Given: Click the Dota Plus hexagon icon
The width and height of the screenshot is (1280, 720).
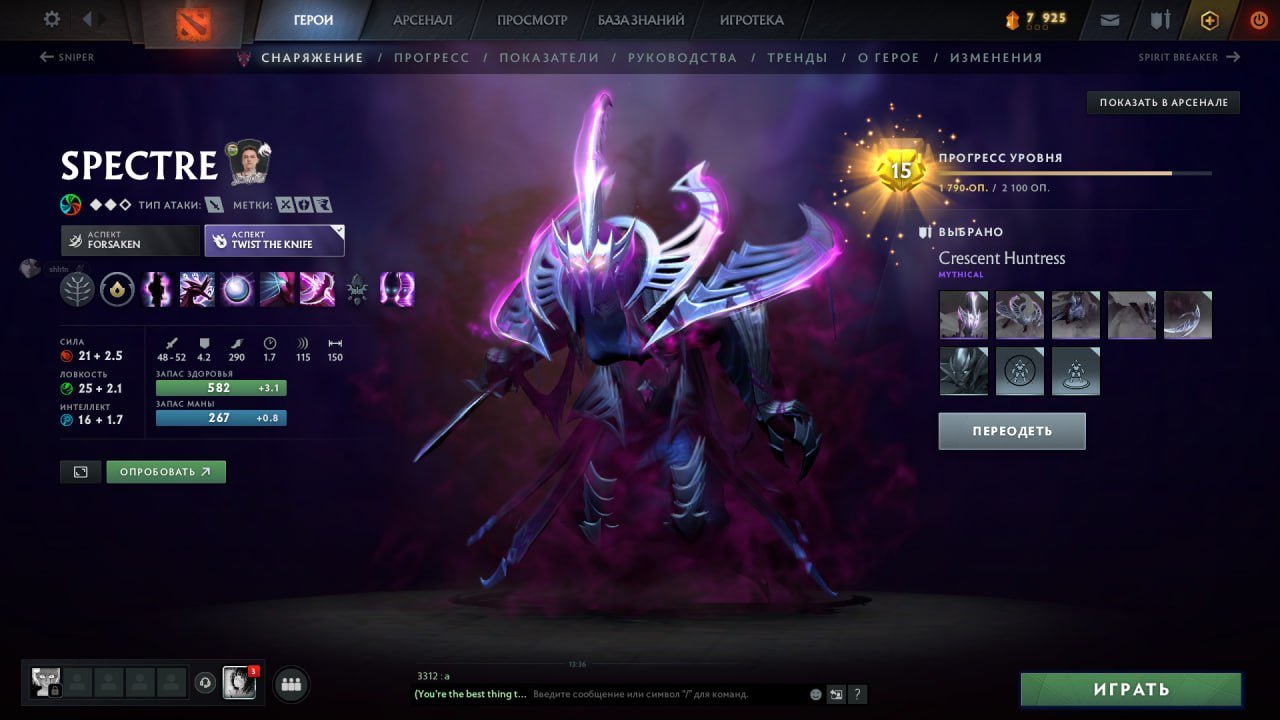Looking at the screenshot, I should coord(1209,19).
